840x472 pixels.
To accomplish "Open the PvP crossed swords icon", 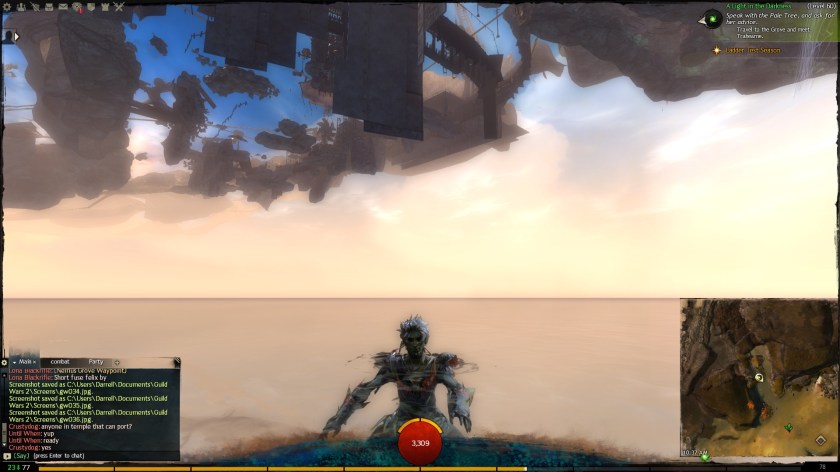I will pyautogui.click(x=118, y=6).
